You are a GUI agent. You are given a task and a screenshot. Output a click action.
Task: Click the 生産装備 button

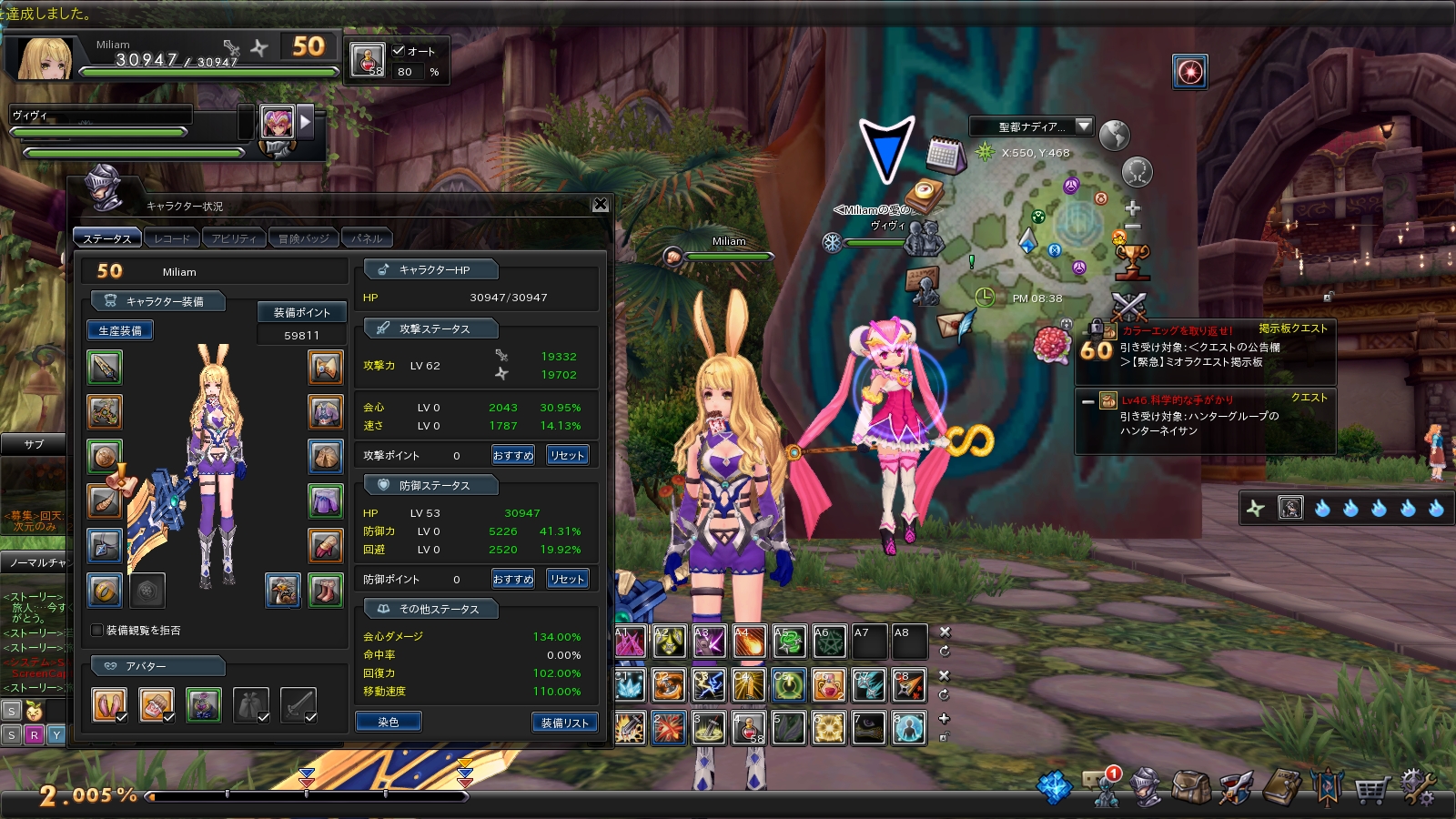[120, 330]
